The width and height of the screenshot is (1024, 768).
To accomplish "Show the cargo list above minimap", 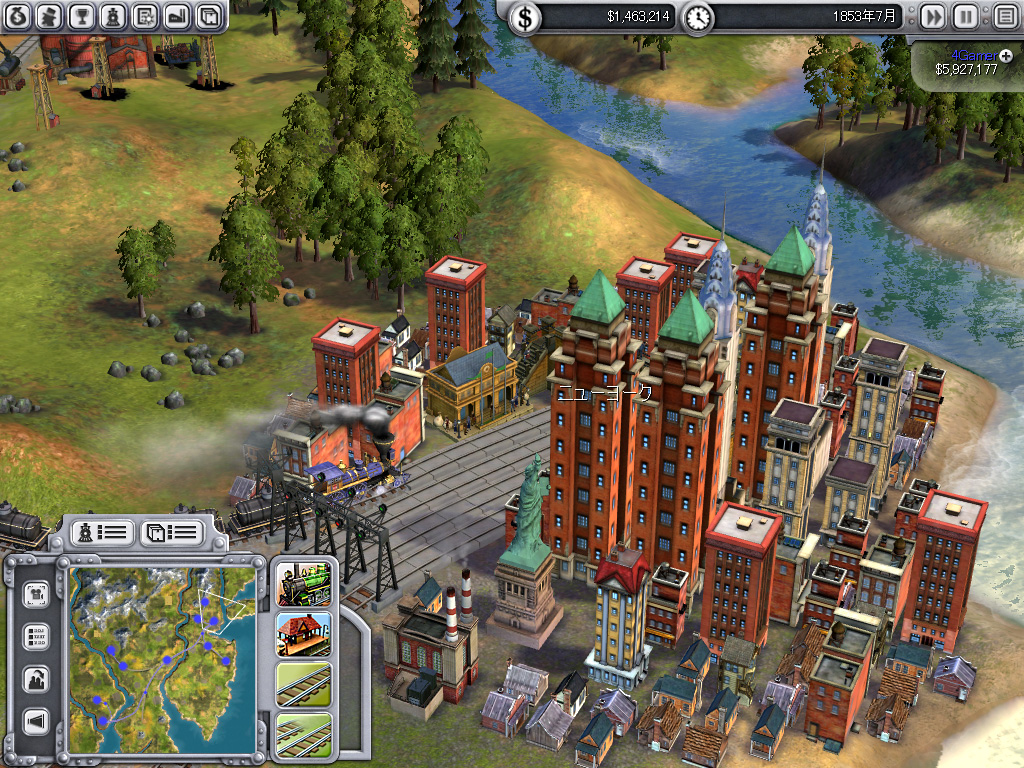I will (x=171, y=532).
